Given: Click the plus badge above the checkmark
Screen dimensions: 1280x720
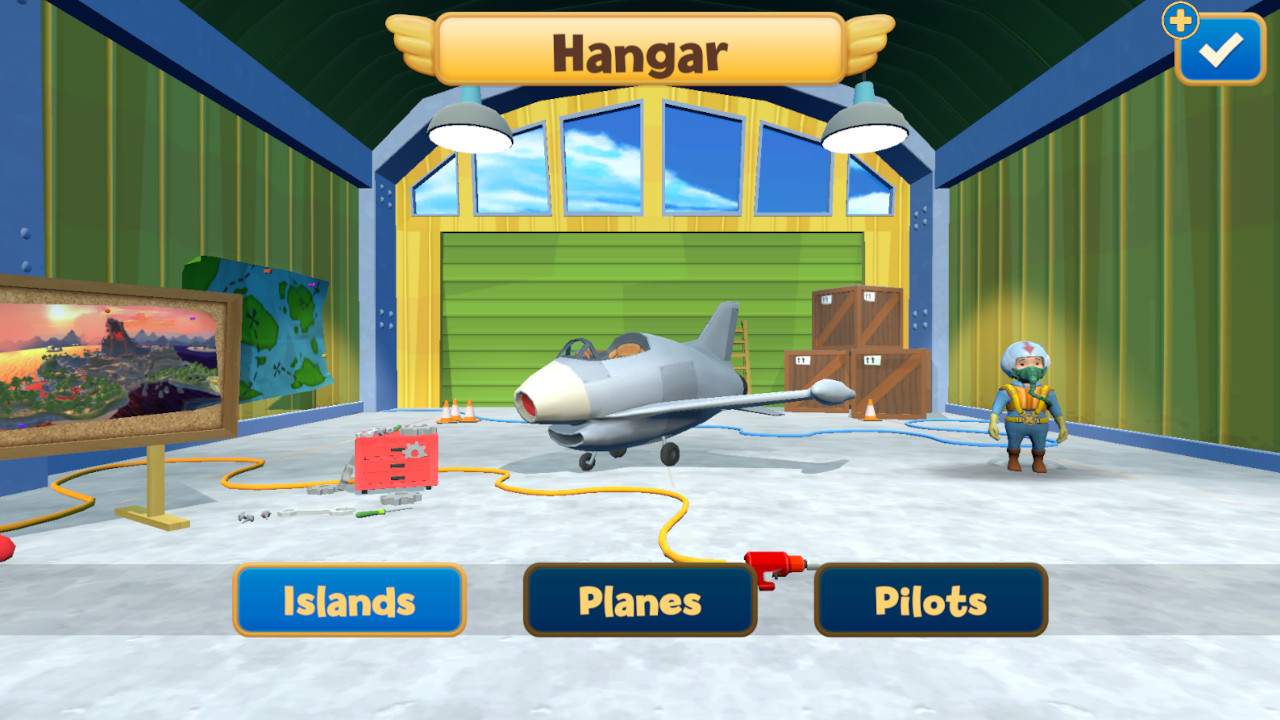Looking at the screenshot, I should pos(1181,18).
